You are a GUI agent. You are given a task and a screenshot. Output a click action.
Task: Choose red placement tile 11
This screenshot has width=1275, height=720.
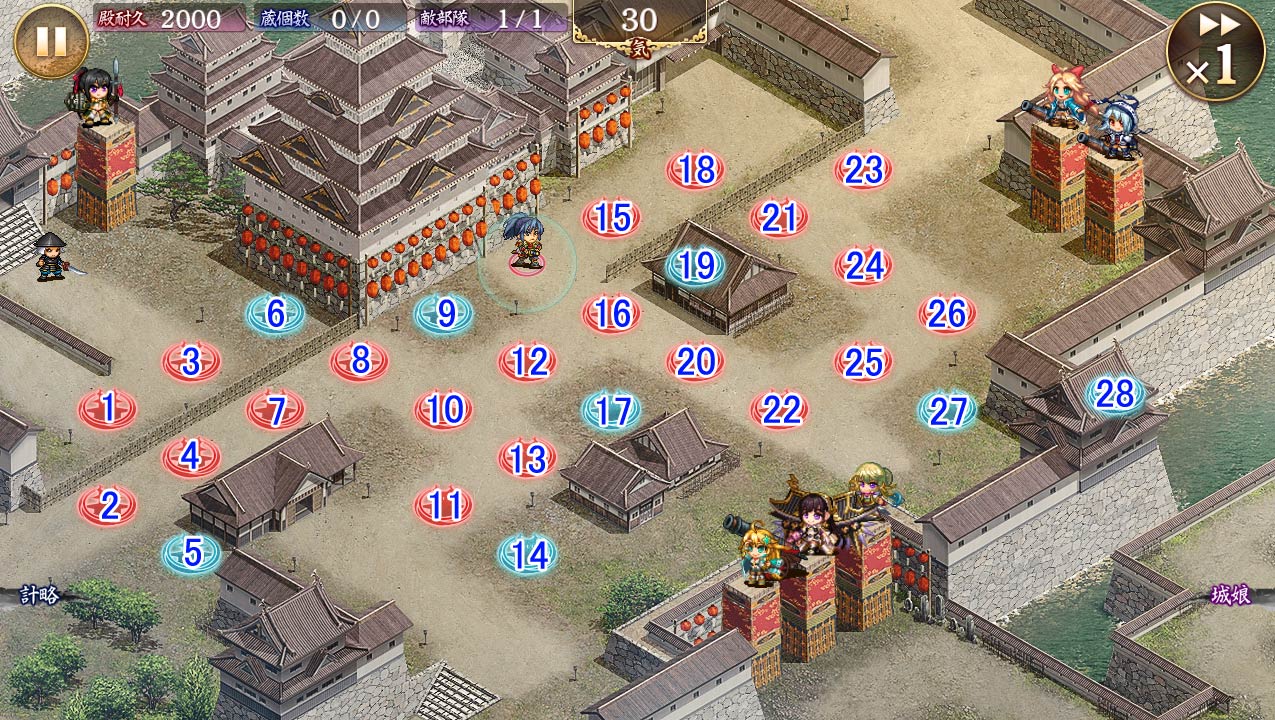[444, 505]
